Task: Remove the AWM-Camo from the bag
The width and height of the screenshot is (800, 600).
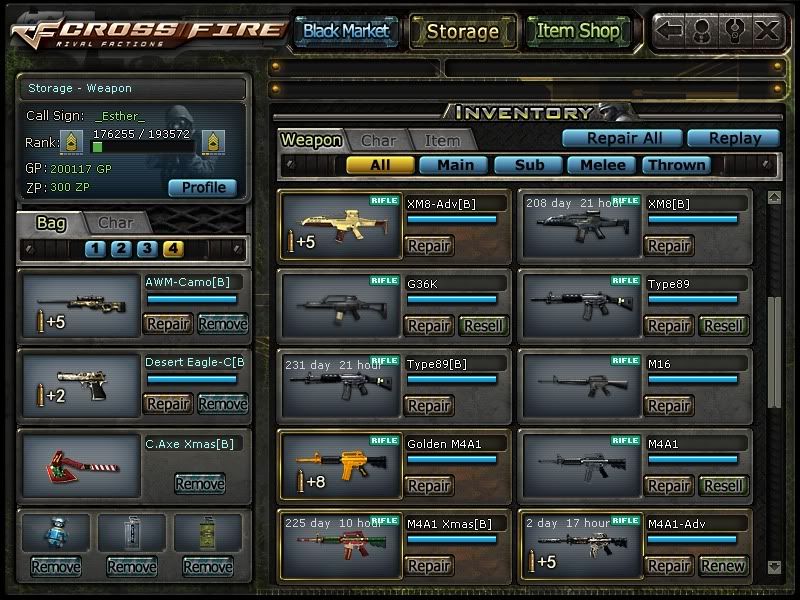Action: [x=222, y=323]
